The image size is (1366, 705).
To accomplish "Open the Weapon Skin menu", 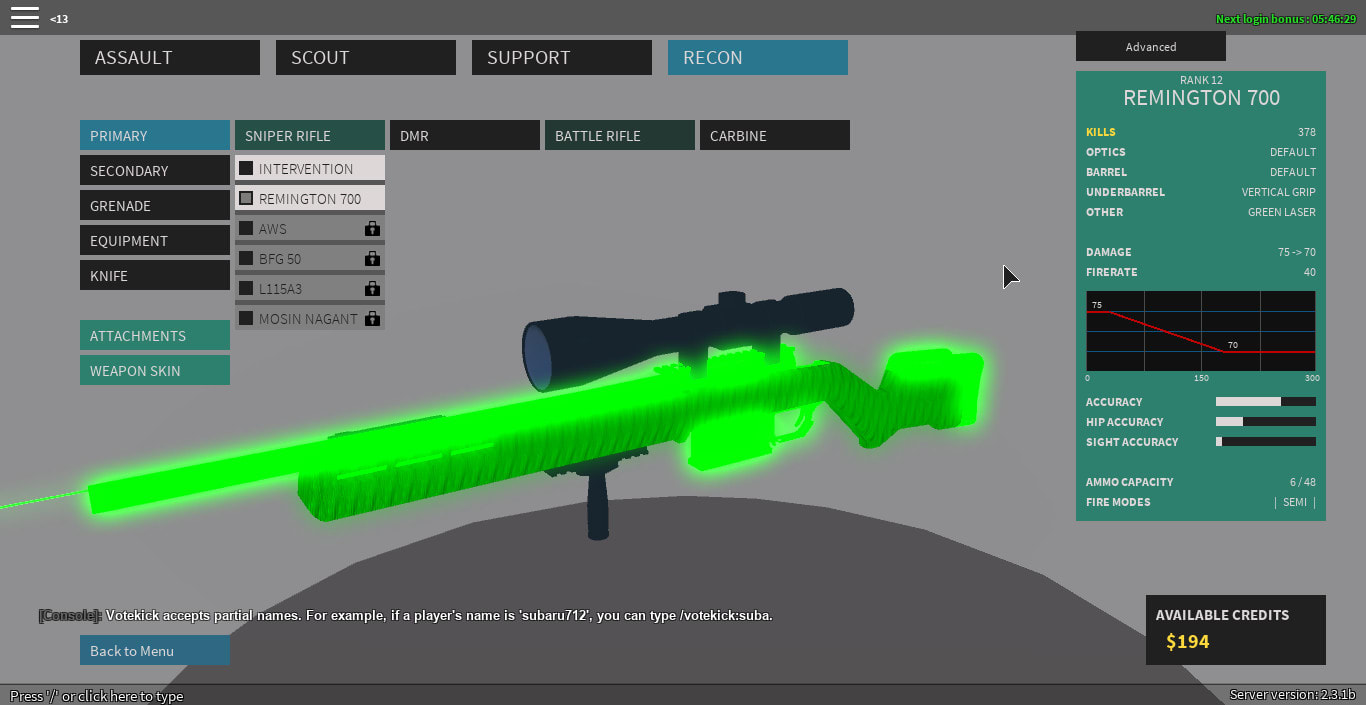I will coord(154,370).
